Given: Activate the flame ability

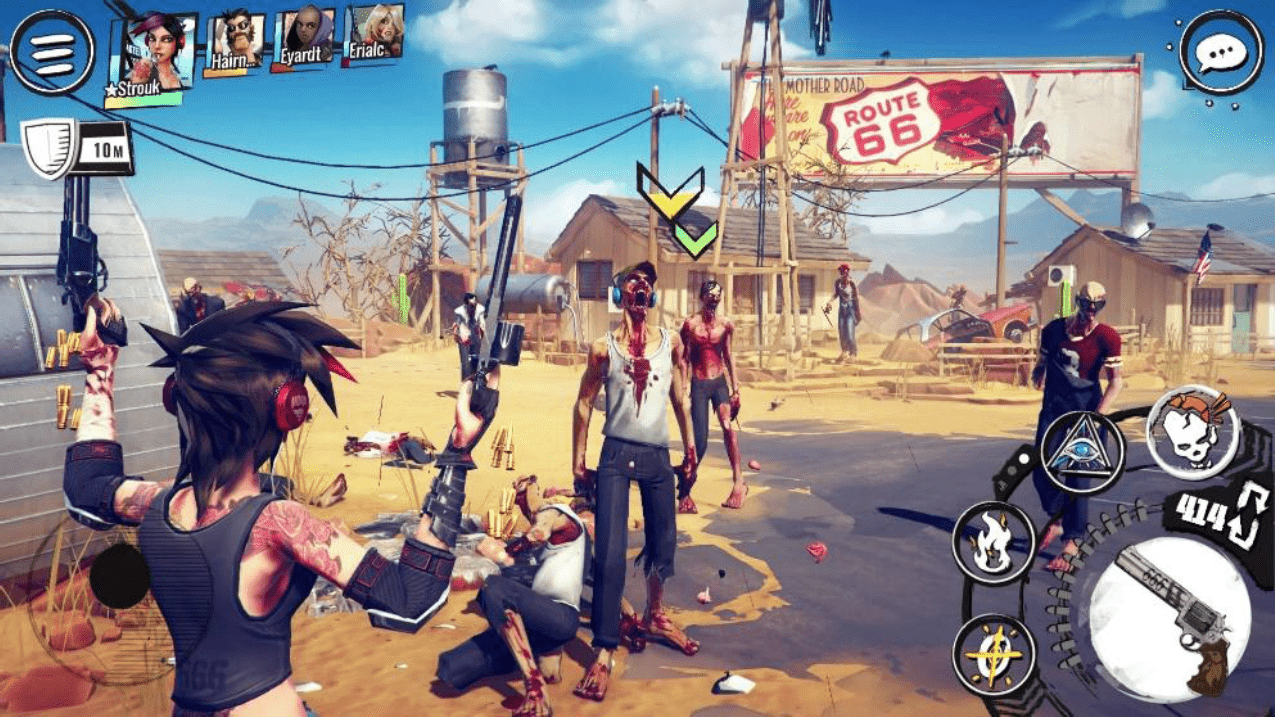Looking at the screenshot, I should (993, 543).
